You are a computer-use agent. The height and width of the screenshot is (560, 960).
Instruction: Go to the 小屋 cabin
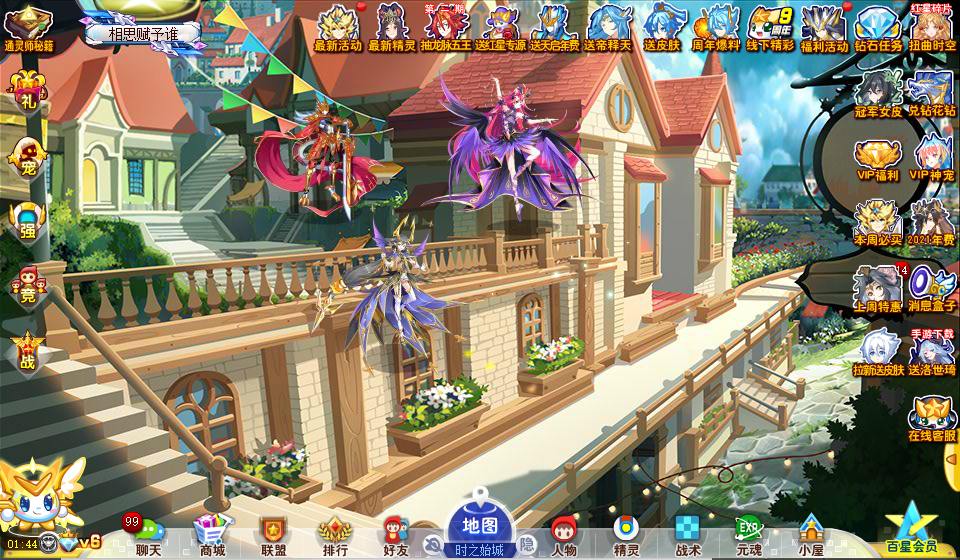pos(811,536)
